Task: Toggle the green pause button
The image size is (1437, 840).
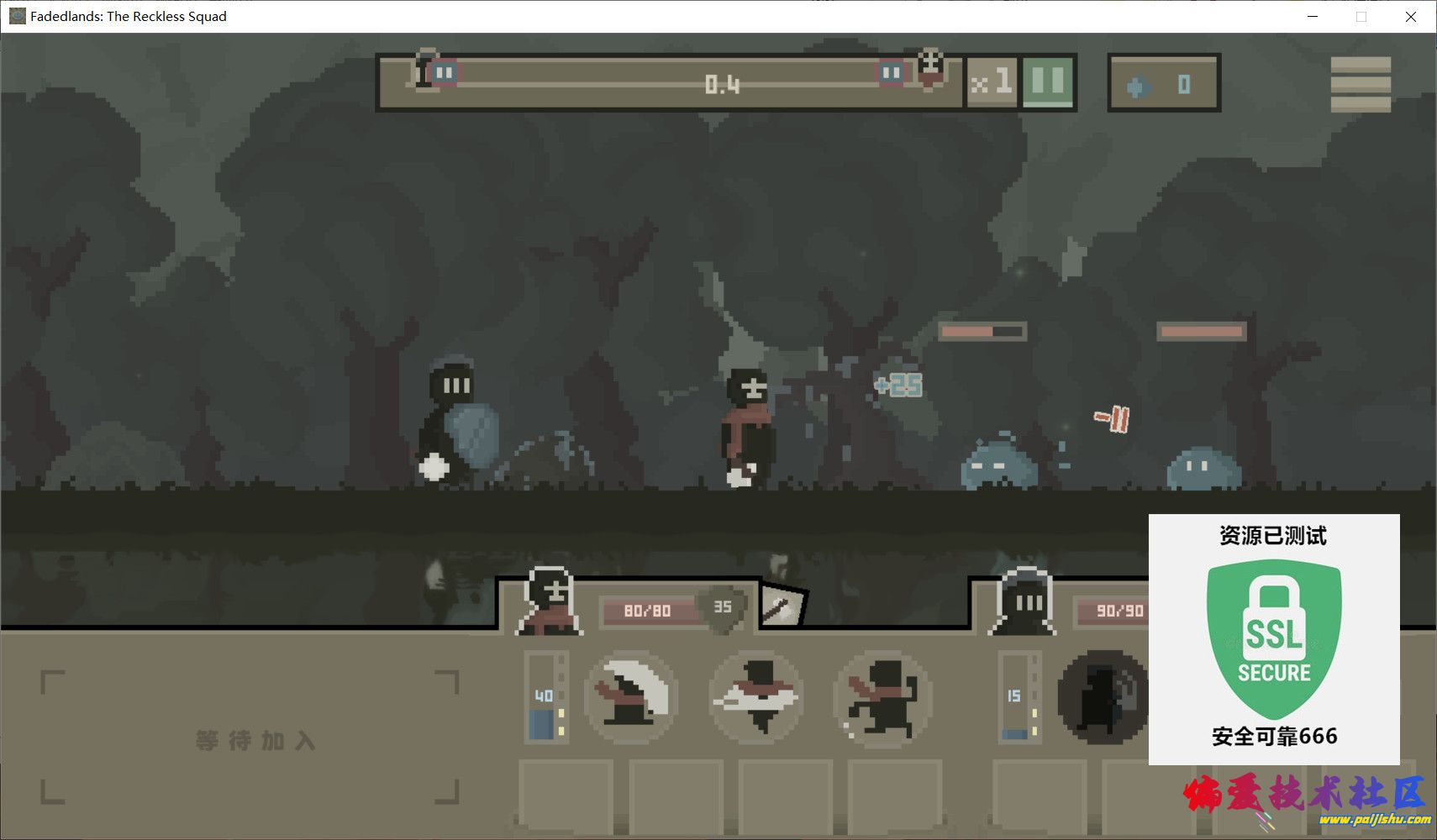Action: tap(1047, 83)
